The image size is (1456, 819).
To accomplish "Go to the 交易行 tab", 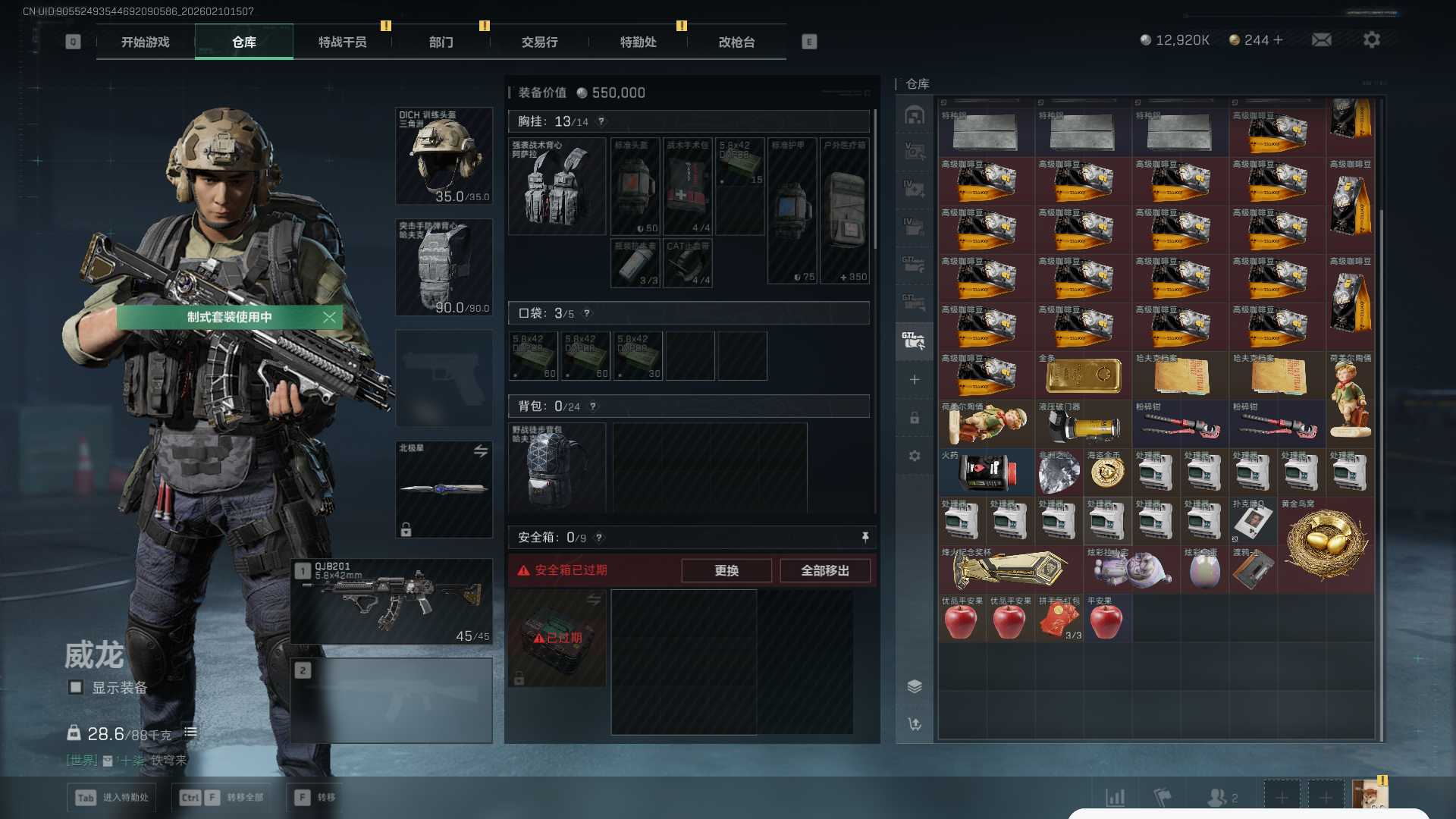I will [x=539, y=42].
